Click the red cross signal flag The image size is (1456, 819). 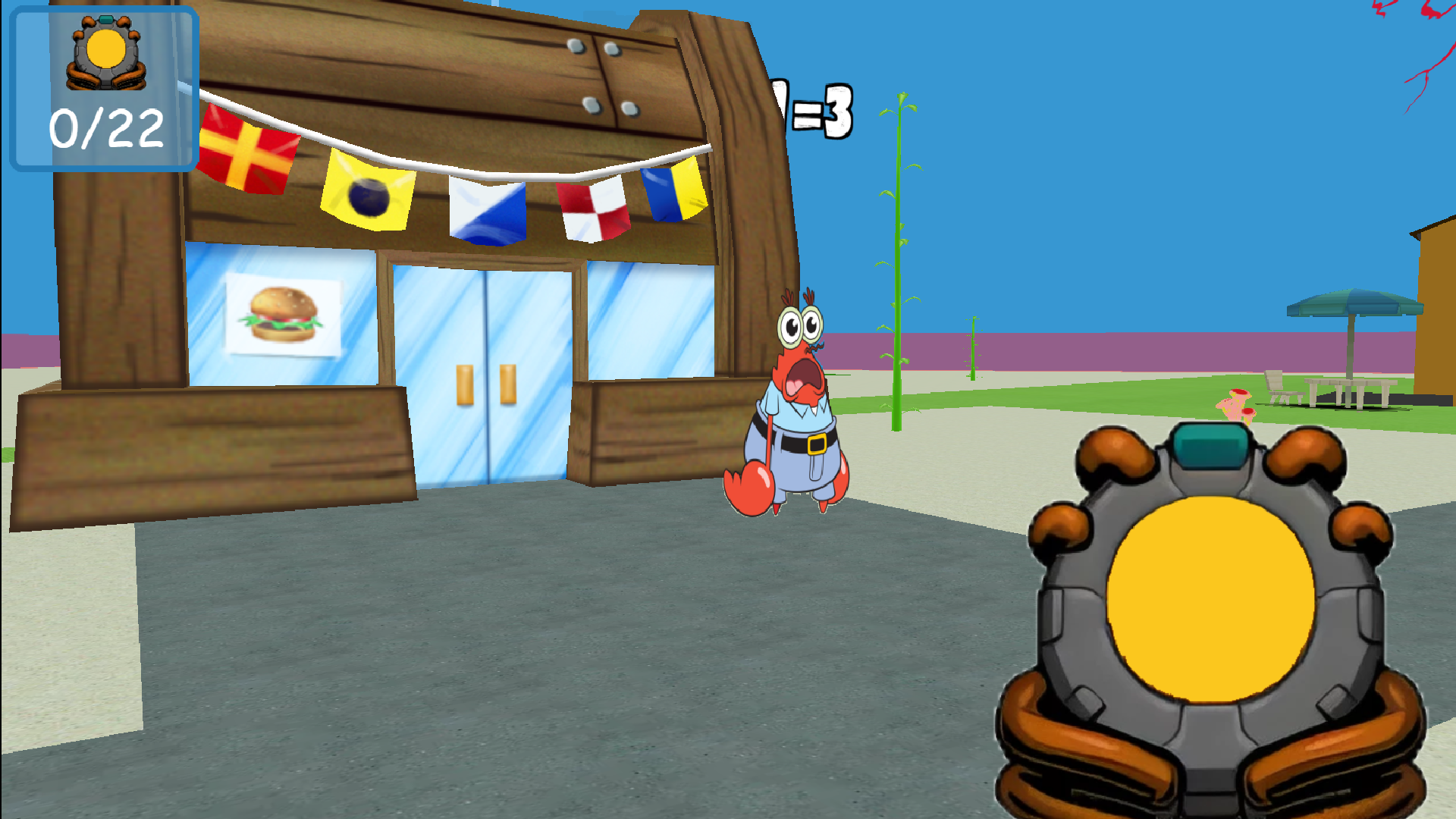pos(246,152)
